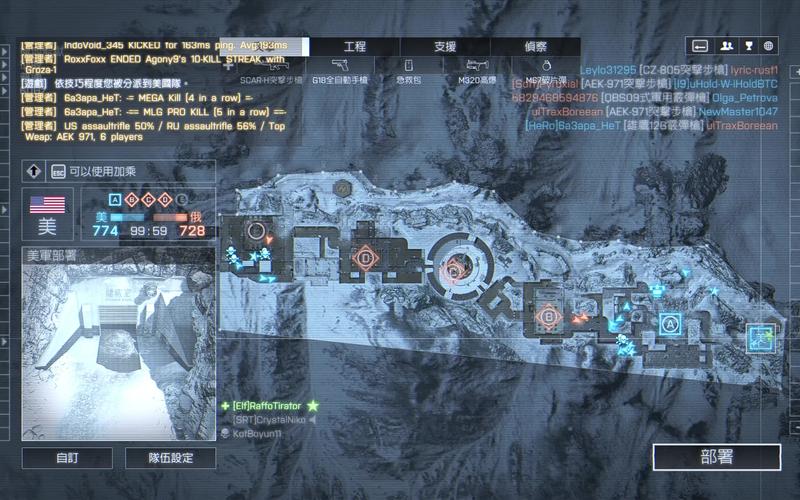
Task: Choose the US base spawn point marker
Action: point(761,338)
